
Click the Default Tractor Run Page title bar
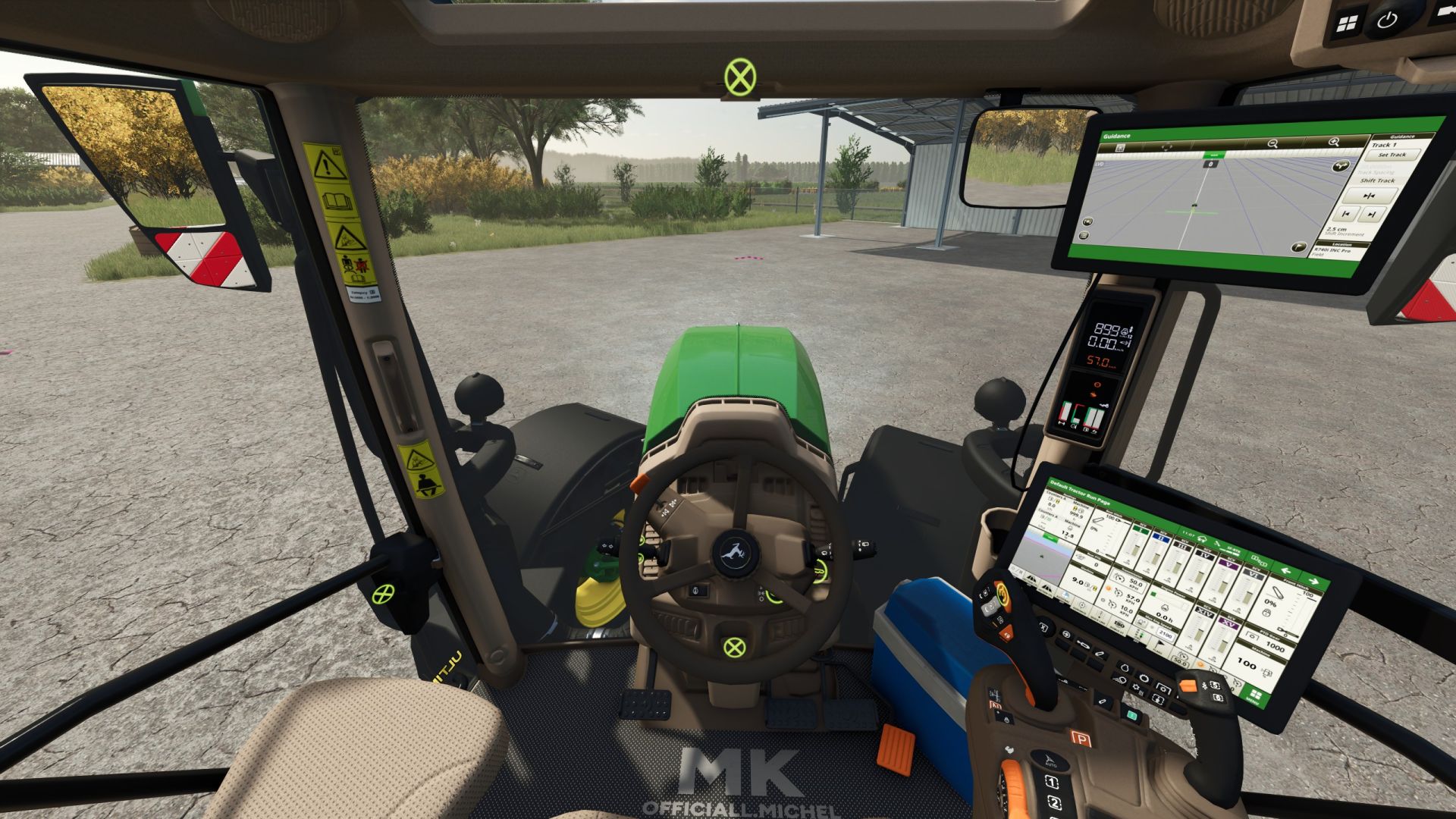(x=1081, y=494)
